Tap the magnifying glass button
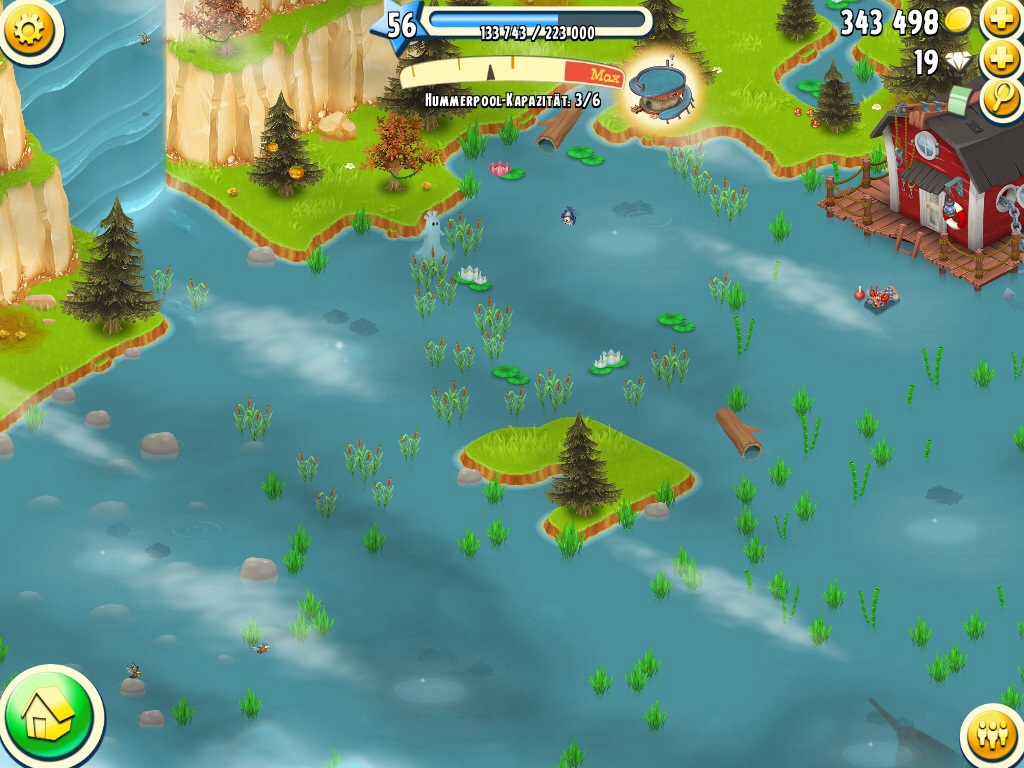Image resolution: width=1024 pixels, height=768 pixels. [1001, 98]
